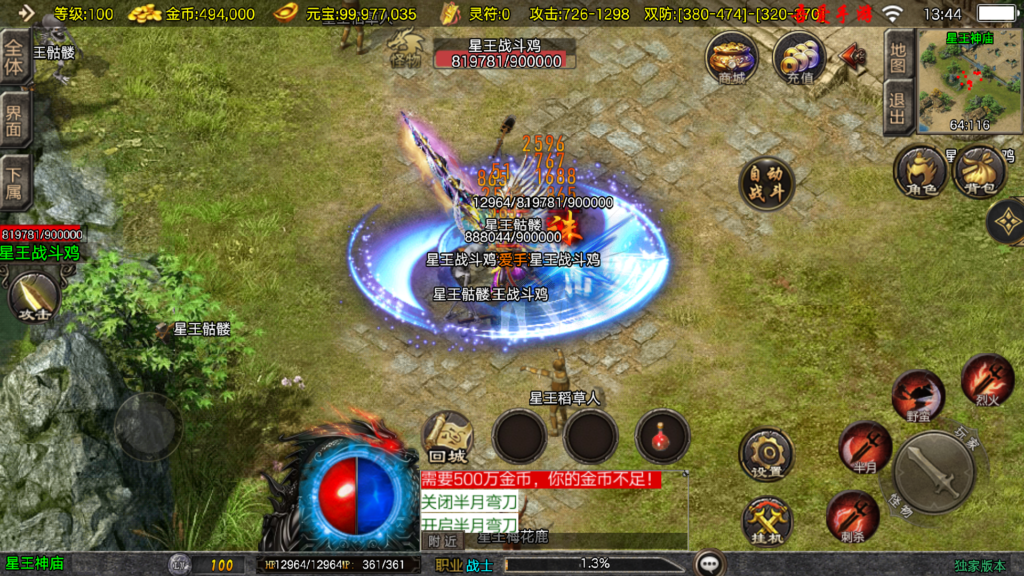Viewport: 1024px width, 576px height.
Task: Open the 设置 settings gear
Action: pos(766,456)
